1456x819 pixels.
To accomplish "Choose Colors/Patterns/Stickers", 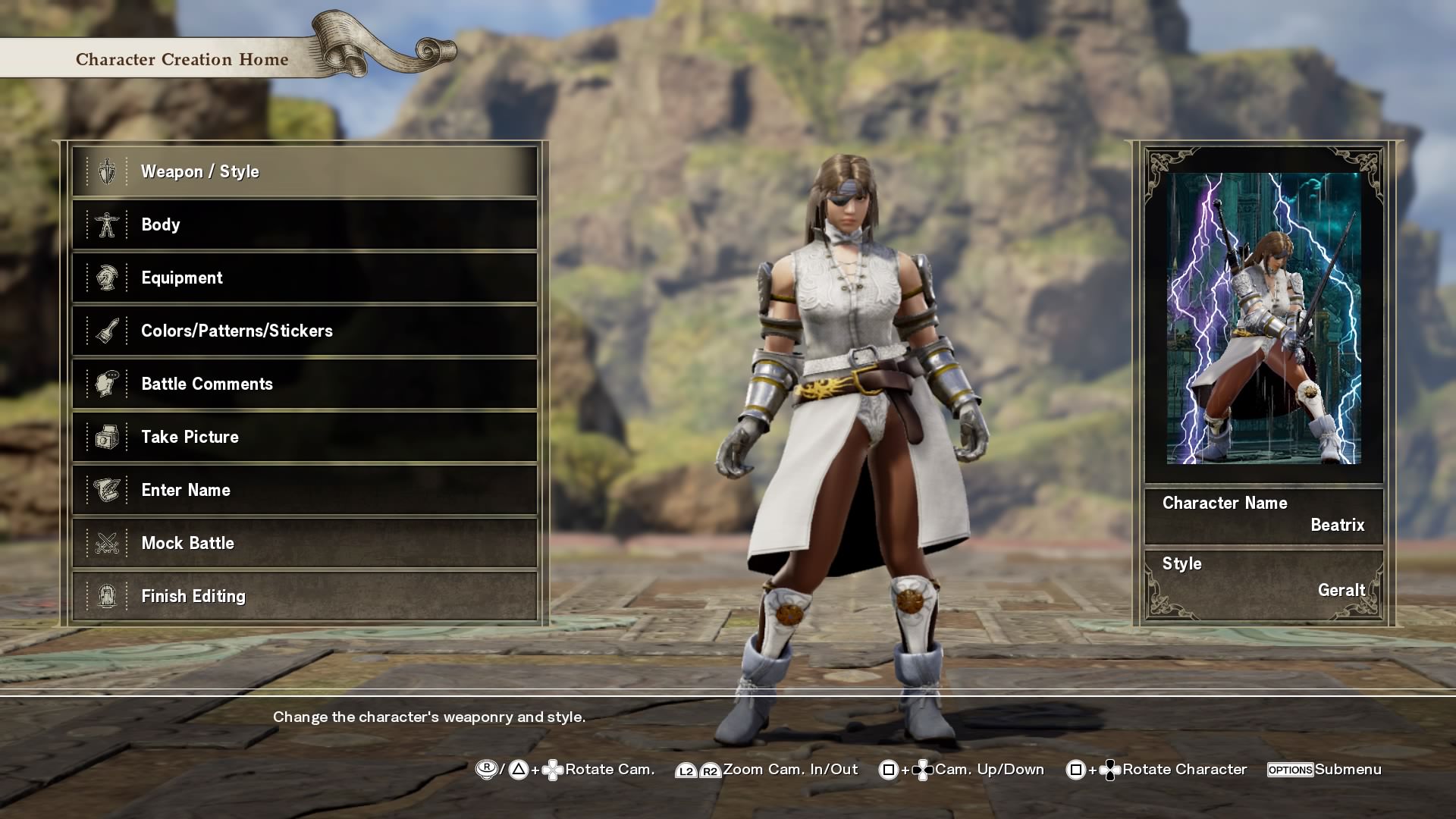I will tap(304, 331).
